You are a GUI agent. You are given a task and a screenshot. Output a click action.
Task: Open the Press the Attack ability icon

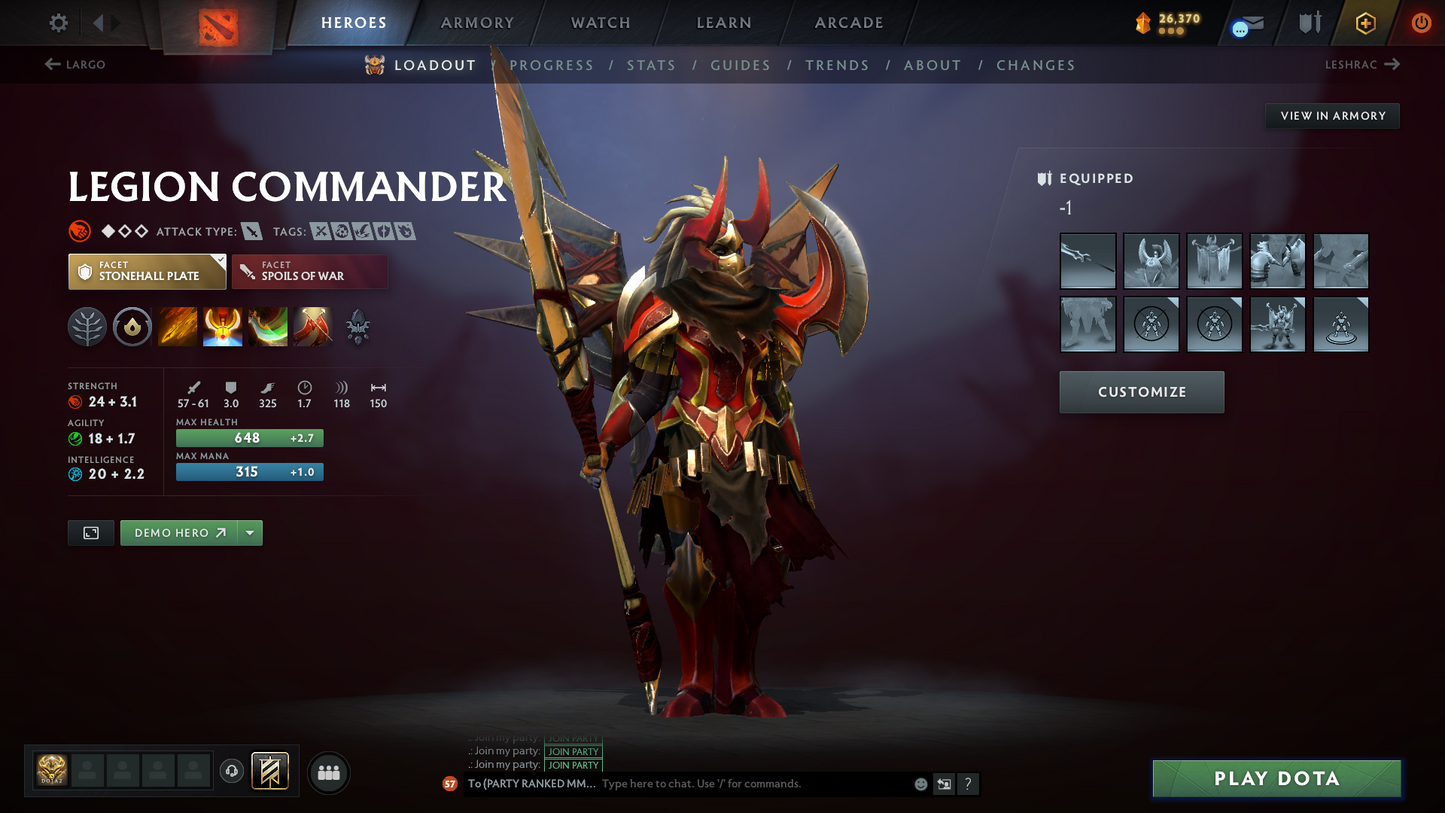222,326
